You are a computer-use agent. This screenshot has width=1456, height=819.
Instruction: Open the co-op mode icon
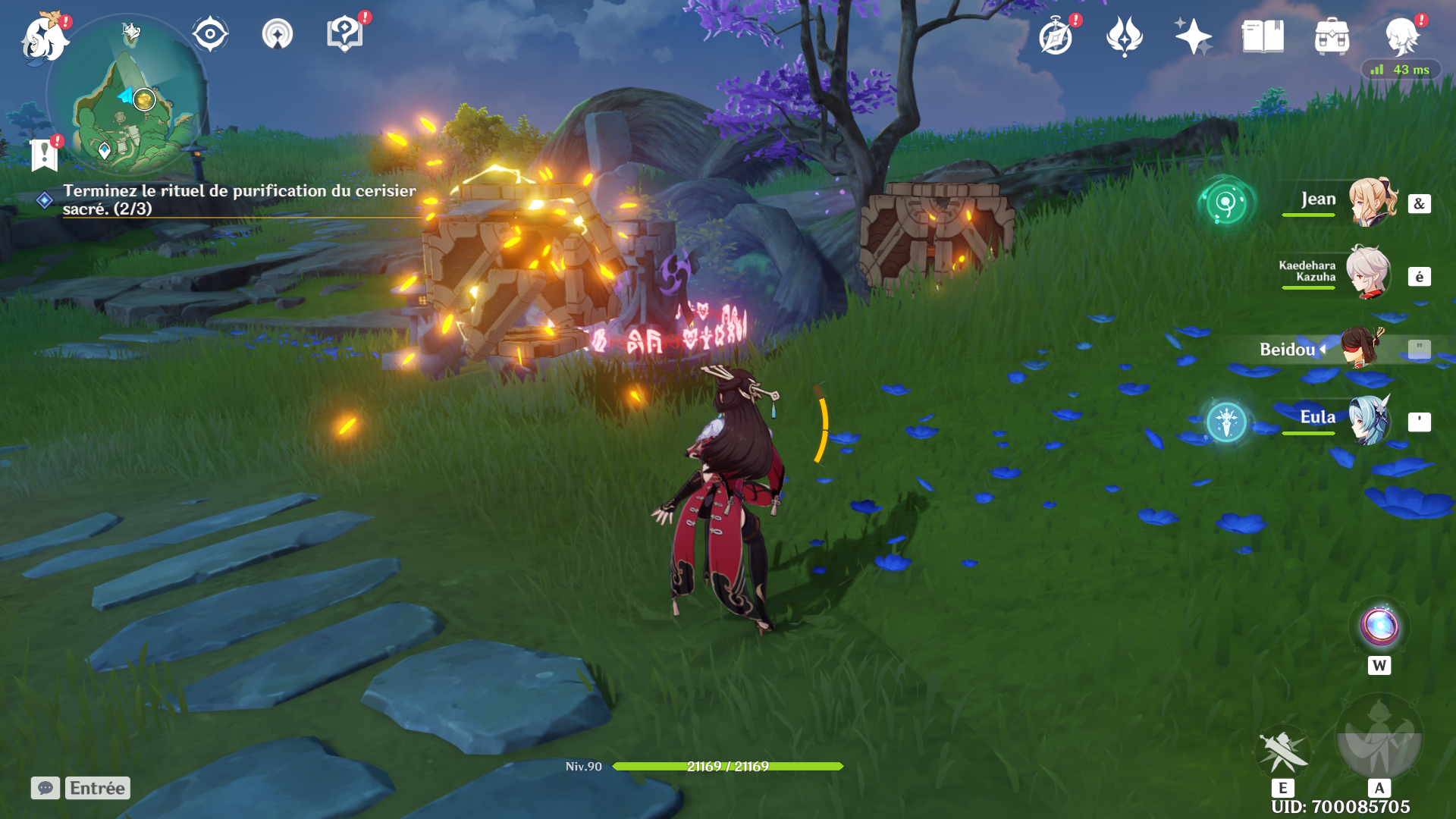277,35
